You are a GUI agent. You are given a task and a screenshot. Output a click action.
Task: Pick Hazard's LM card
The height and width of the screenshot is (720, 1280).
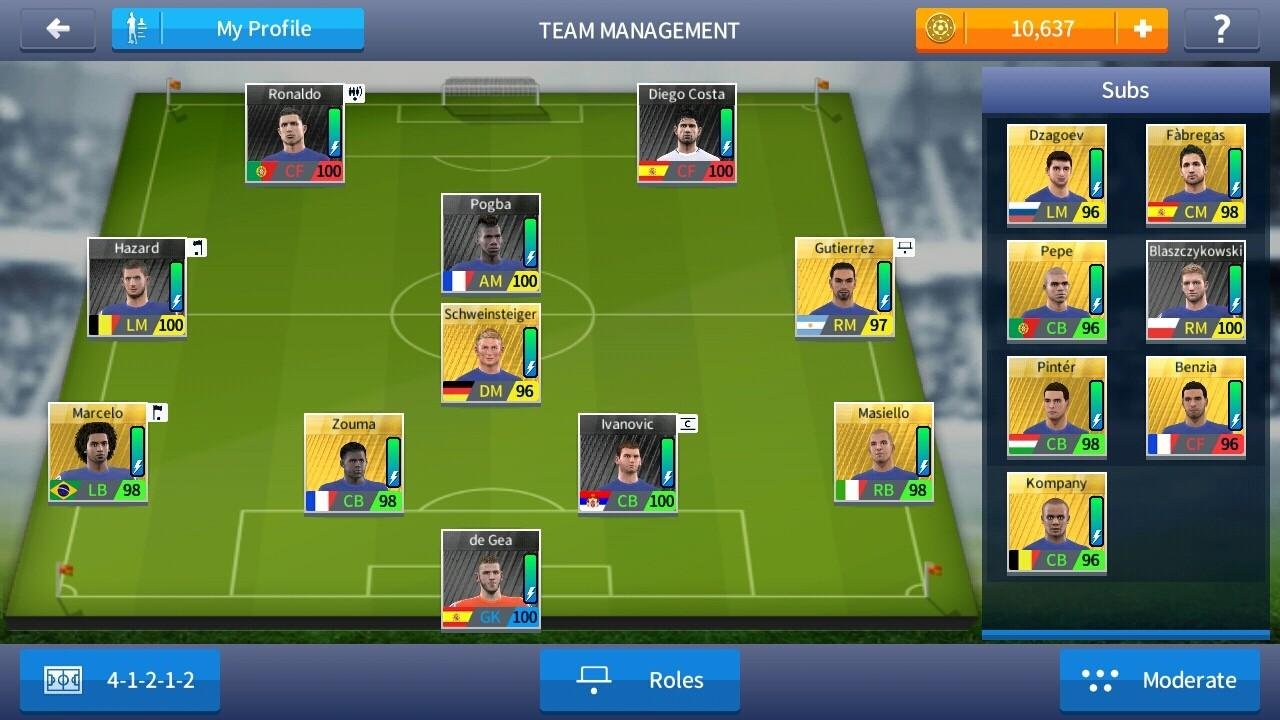point(137,287)
